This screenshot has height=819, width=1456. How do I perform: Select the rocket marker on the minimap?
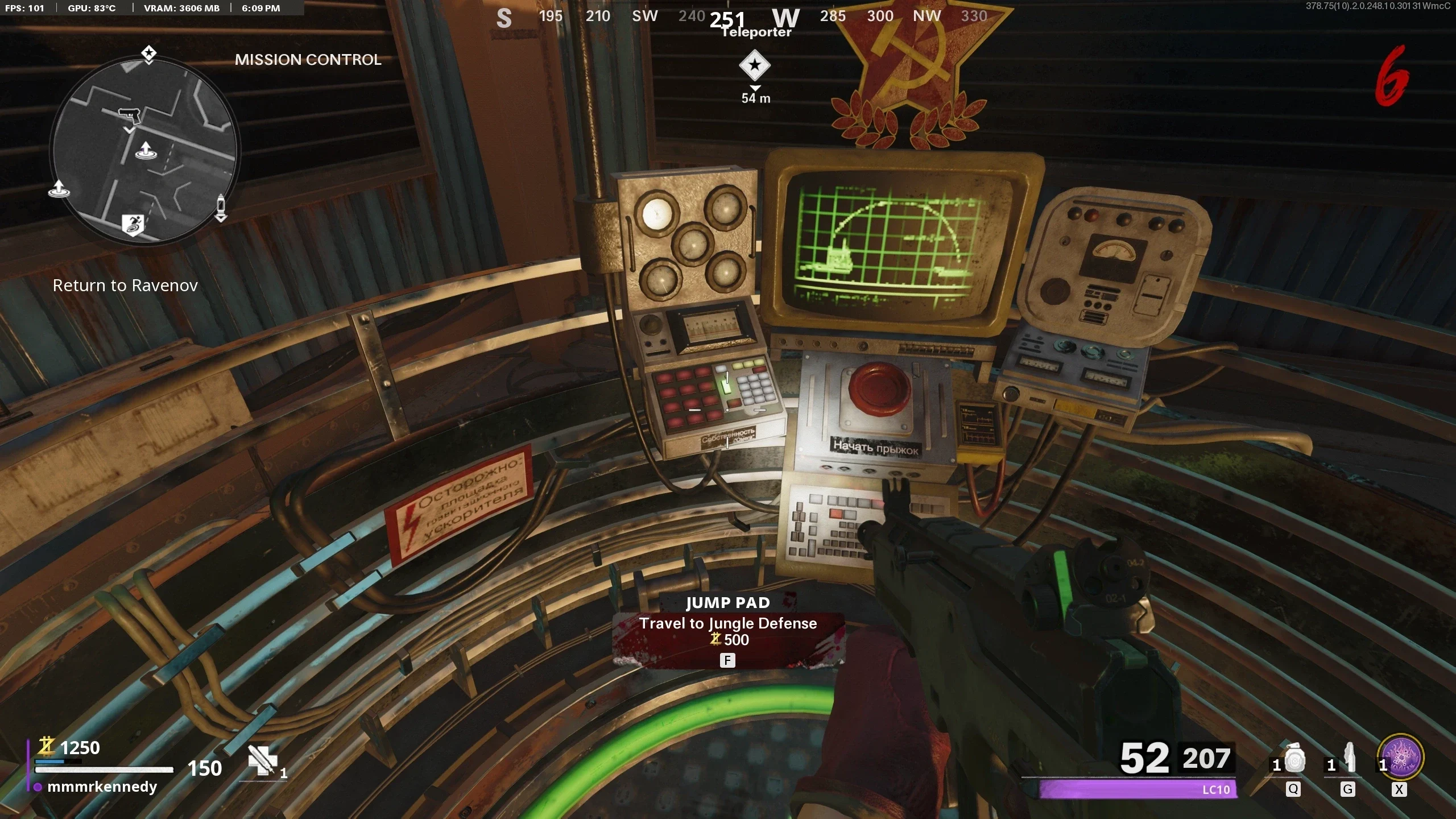[221, 207]
